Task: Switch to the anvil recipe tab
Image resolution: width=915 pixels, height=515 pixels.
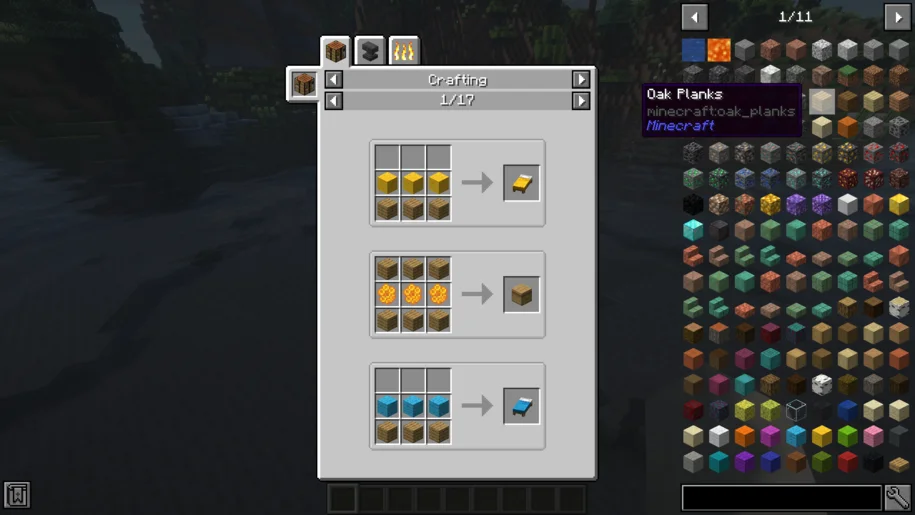Action: tap(370, 50)
